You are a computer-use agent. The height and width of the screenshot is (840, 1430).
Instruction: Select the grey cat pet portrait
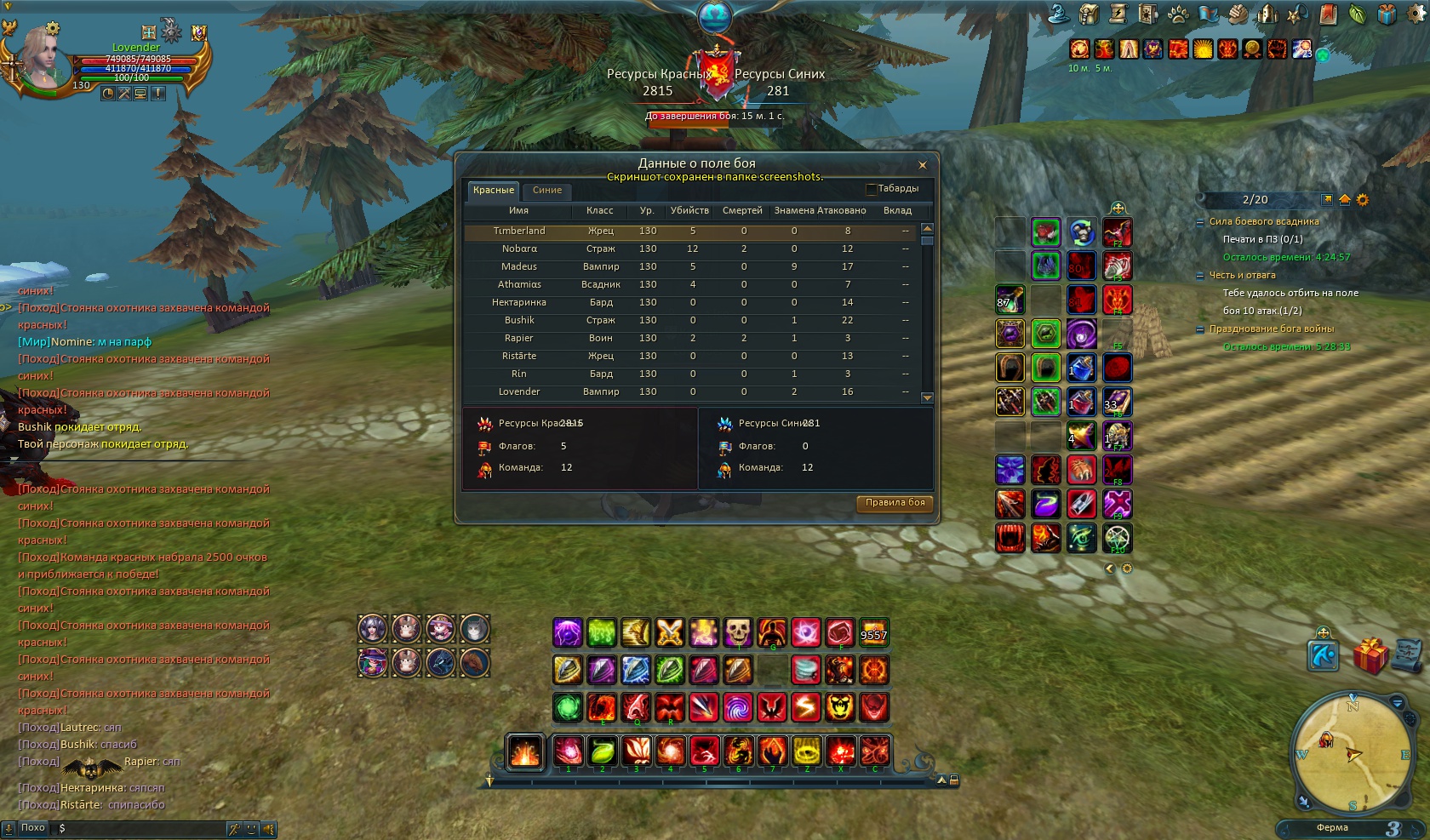(x=474, y=629)
